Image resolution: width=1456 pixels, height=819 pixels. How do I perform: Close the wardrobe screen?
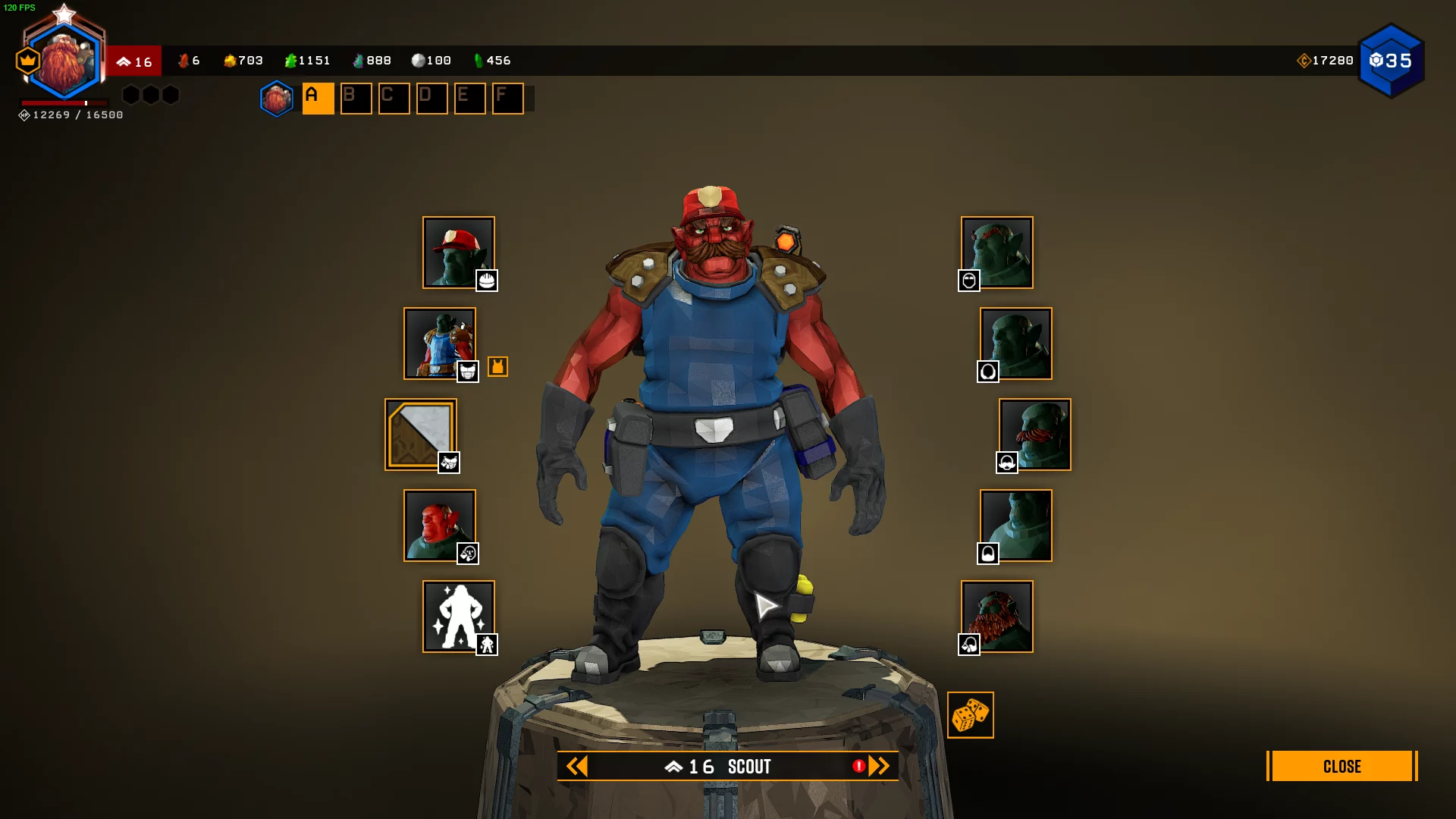pyautogui.click(x=1341, y=766)
